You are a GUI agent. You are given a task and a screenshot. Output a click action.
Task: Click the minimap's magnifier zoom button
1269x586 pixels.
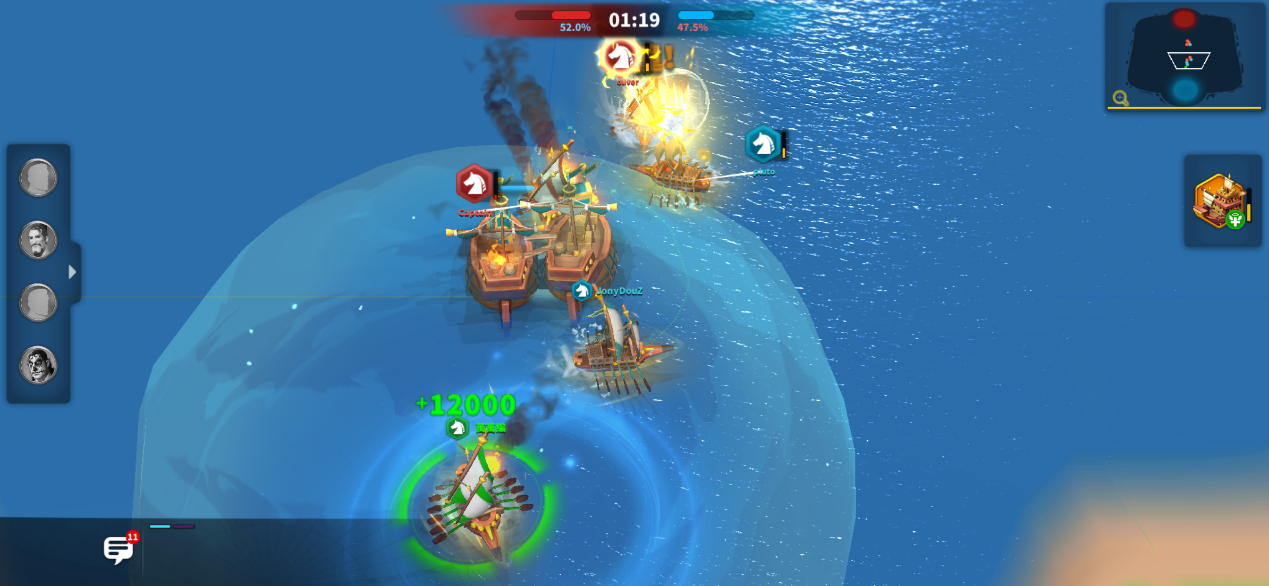click(1121, 98)
